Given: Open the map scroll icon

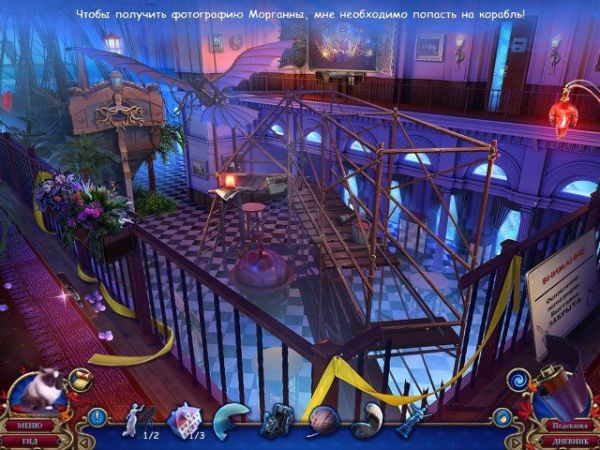Looking at the screenshot, I should click(x=80, y=380).
